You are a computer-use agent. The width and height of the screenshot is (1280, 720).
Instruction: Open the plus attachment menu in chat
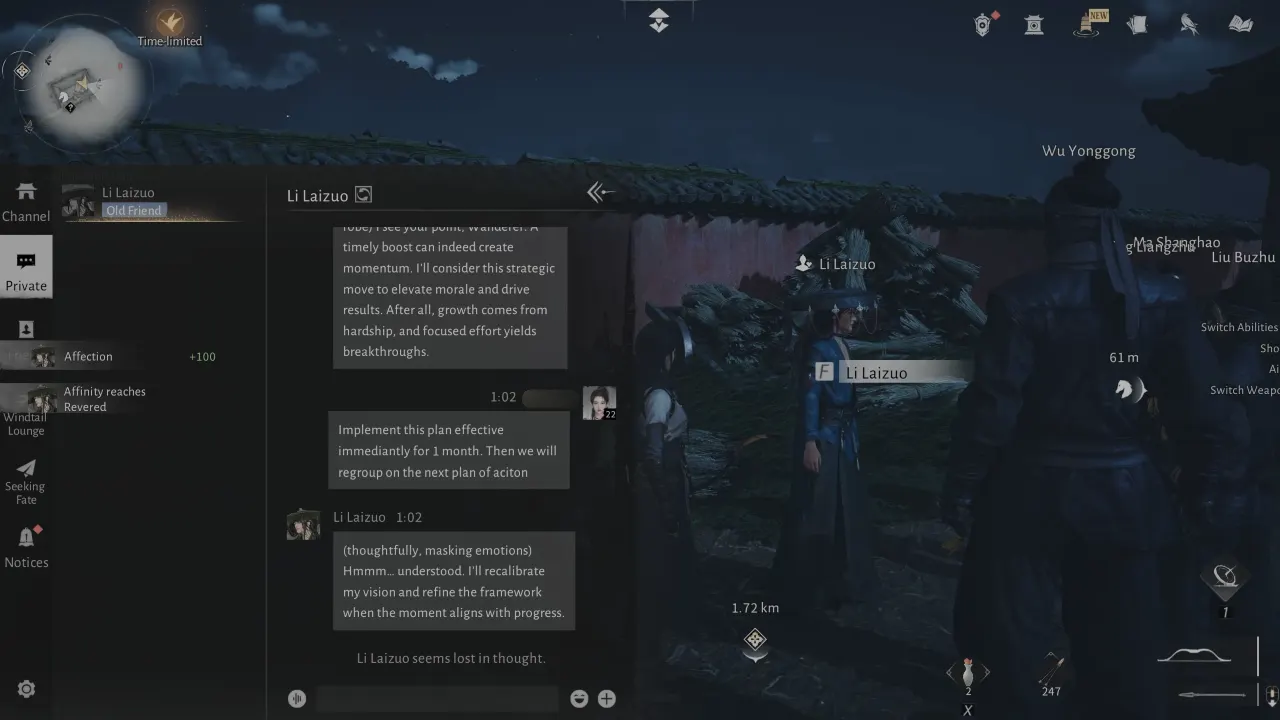606,698
